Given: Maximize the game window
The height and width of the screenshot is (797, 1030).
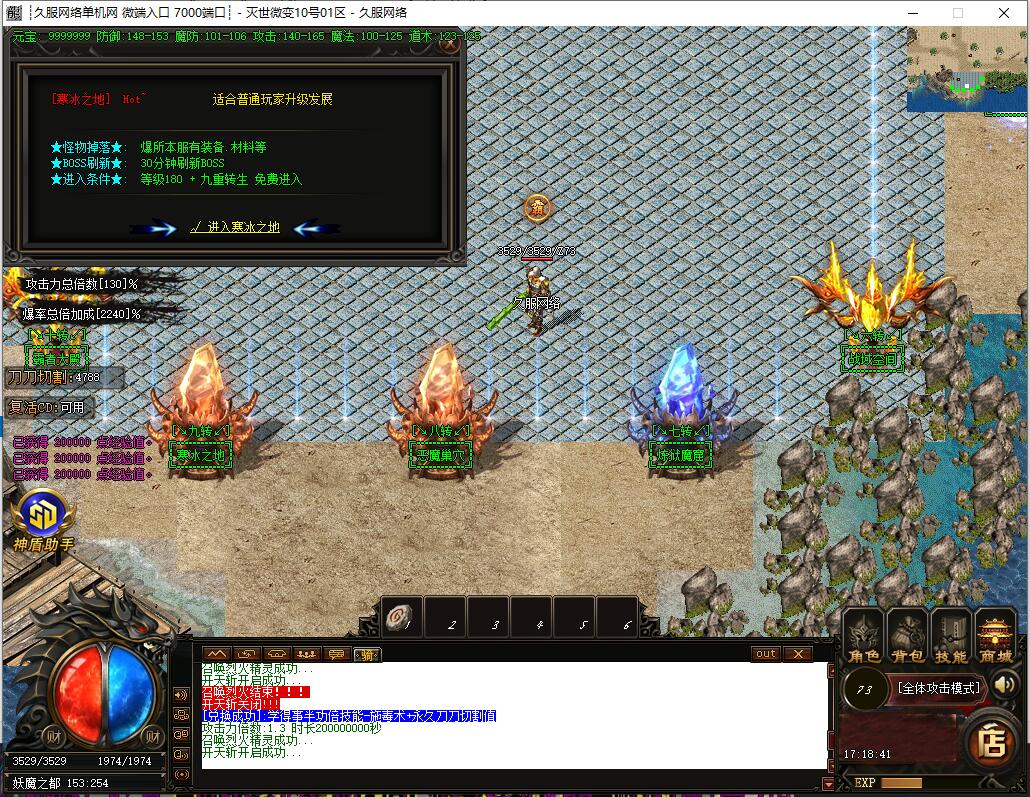Looking at the screenshot, I should click(957, 13).
